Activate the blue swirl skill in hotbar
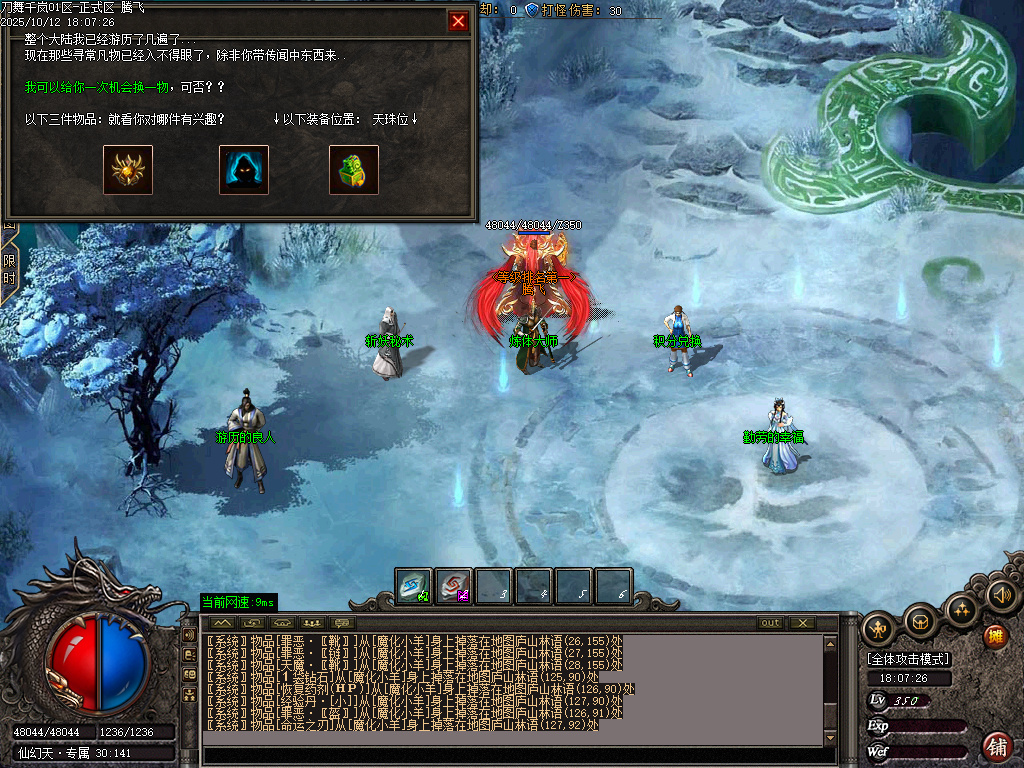Viewport: 1024px width, 768px height. (x=413, y=586)
